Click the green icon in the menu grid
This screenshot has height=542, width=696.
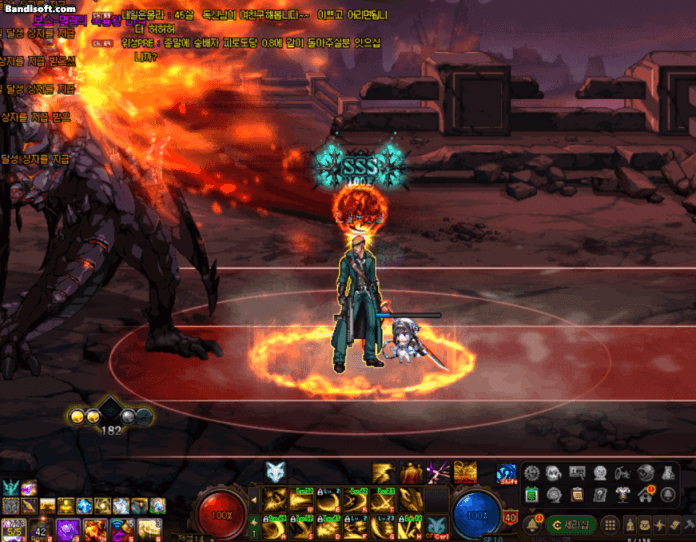point(531,494)
